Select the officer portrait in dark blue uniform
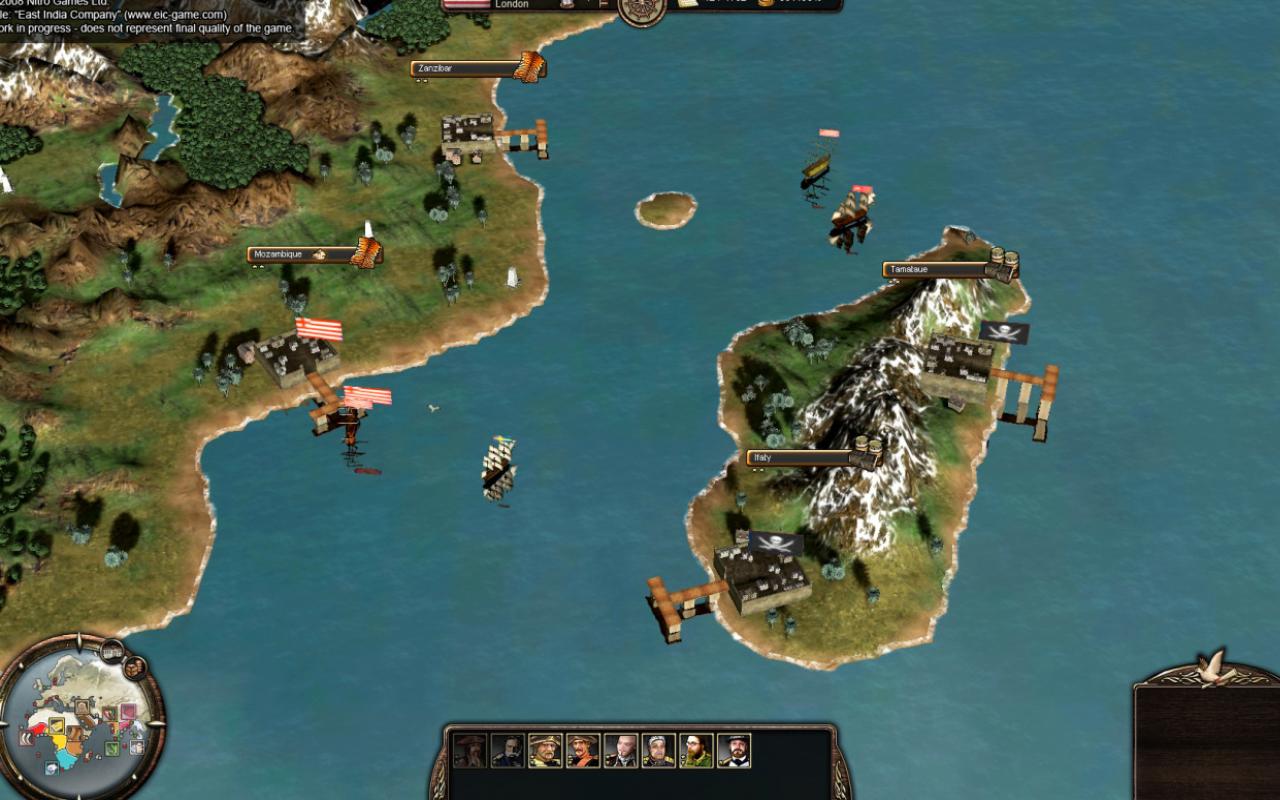The height and width of the screenshot is (800, 1280). tap(509, 751)
